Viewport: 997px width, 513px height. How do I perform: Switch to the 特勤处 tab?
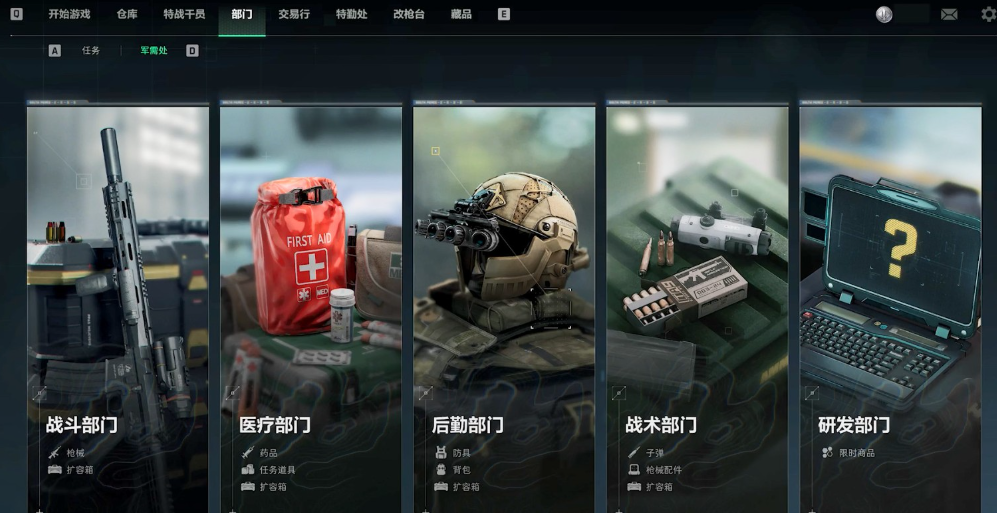(x=351, y=15)
